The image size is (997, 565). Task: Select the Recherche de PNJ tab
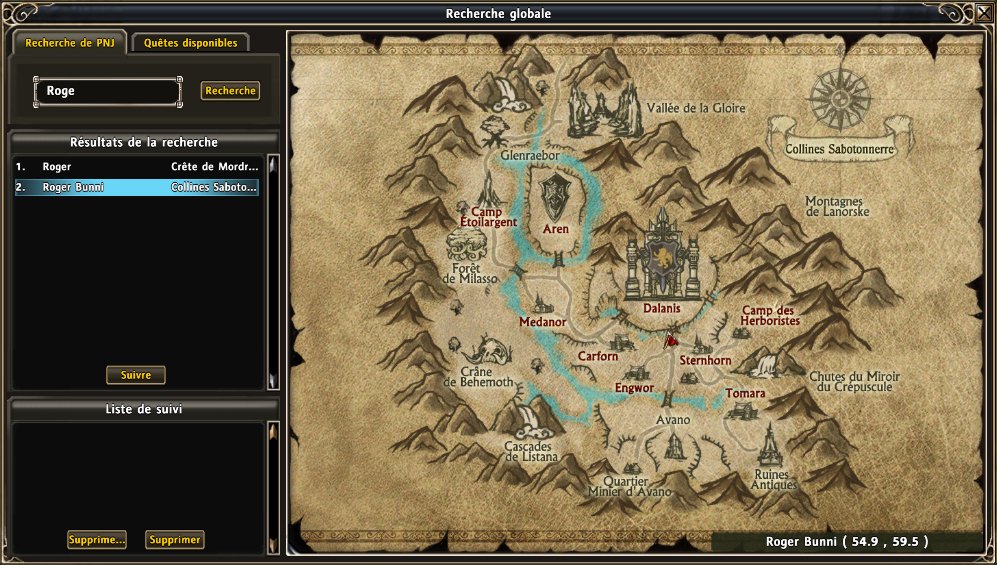point(69,43)
